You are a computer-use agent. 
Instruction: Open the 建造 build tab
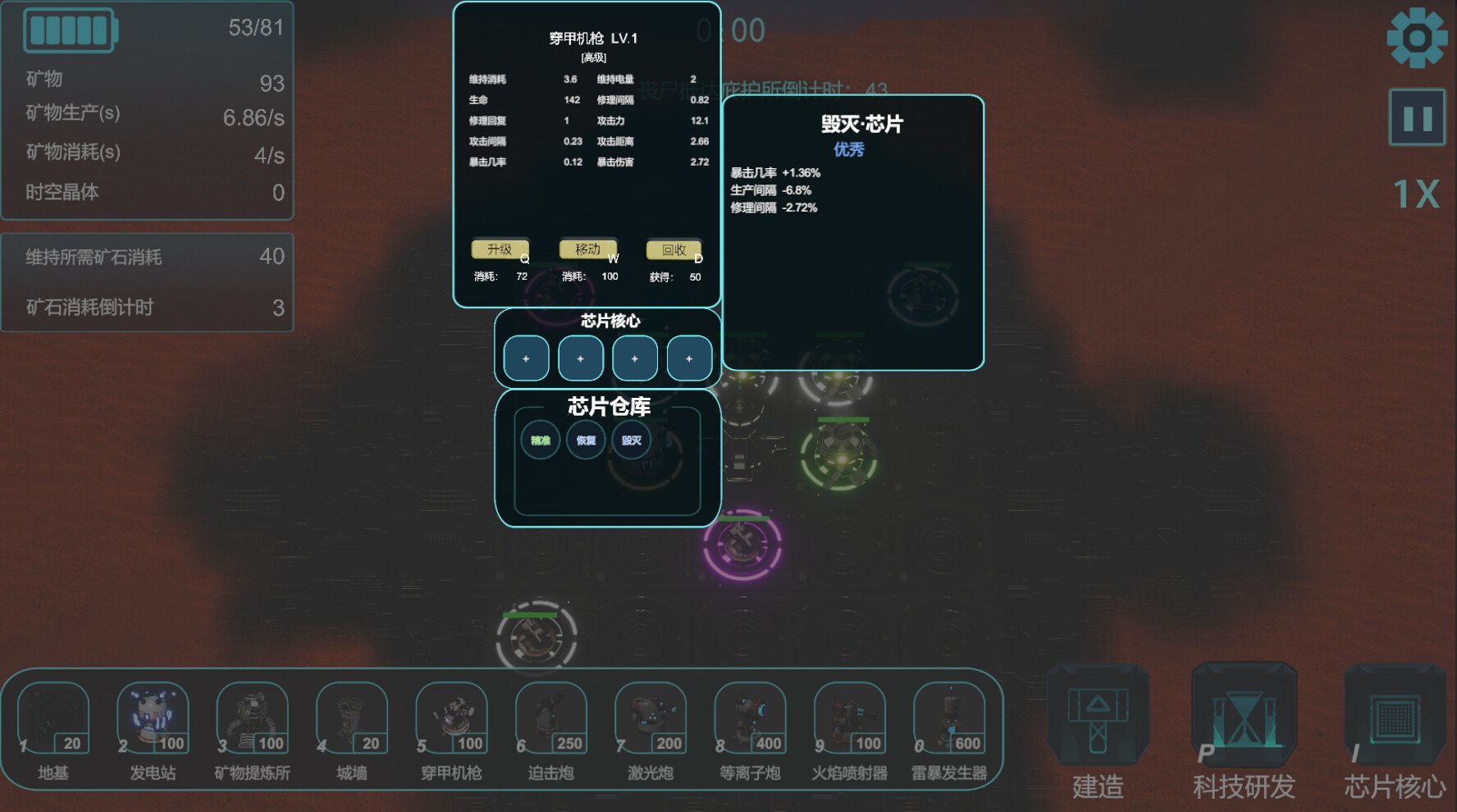(x=1098, y=730)
